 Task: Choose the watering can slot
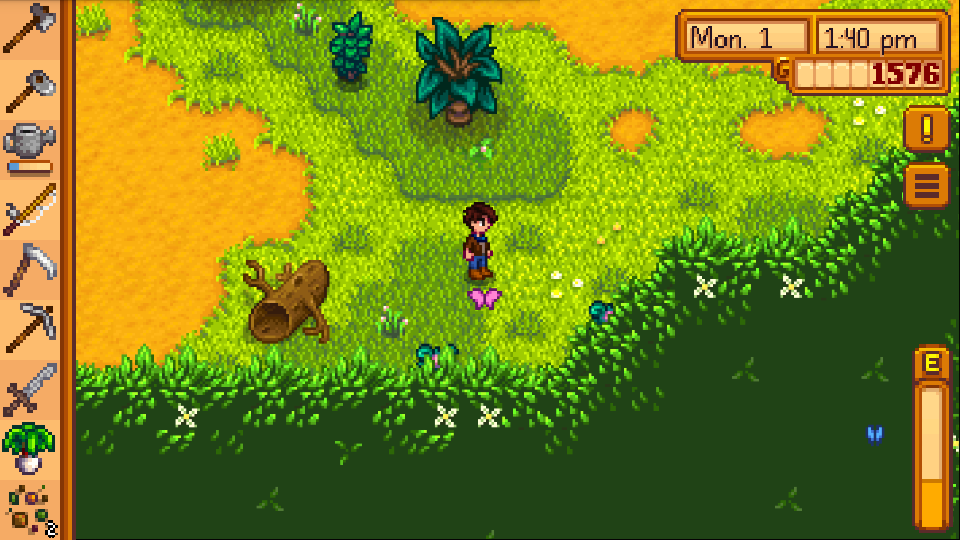28,147
